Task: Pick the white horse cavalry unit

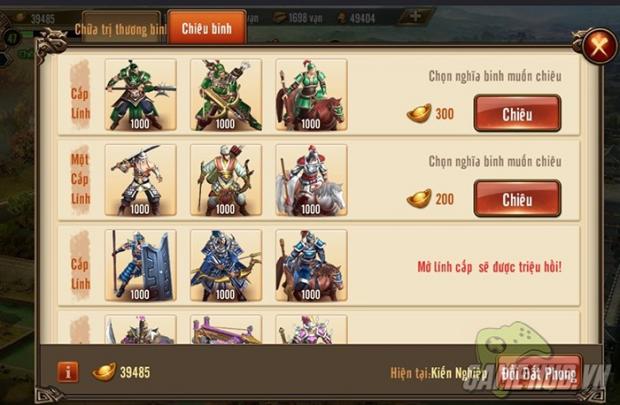Action: coord(311,180)
